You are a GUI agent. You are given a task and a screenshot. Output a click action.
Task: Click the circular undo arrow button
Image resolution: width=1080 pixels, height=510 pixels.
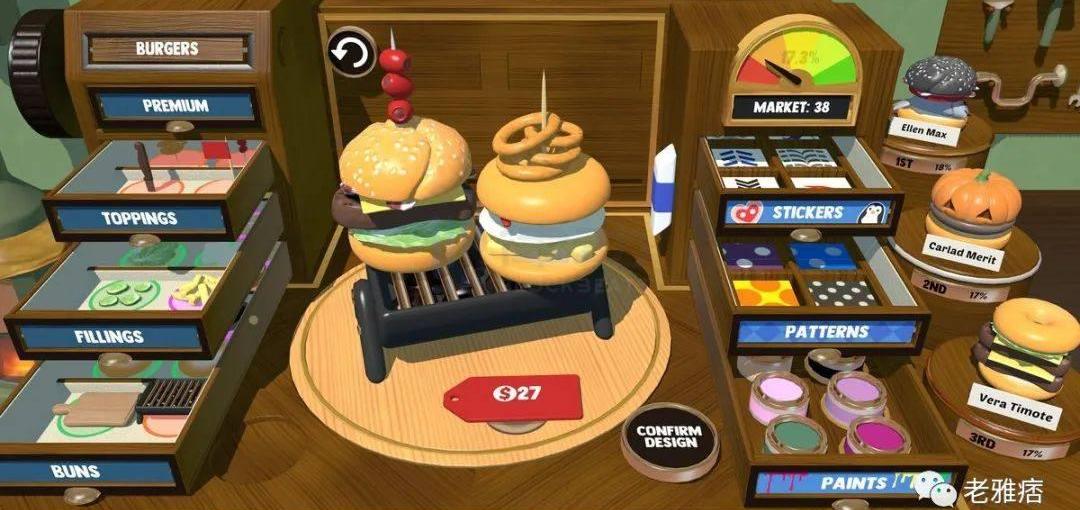click(351, 53)
